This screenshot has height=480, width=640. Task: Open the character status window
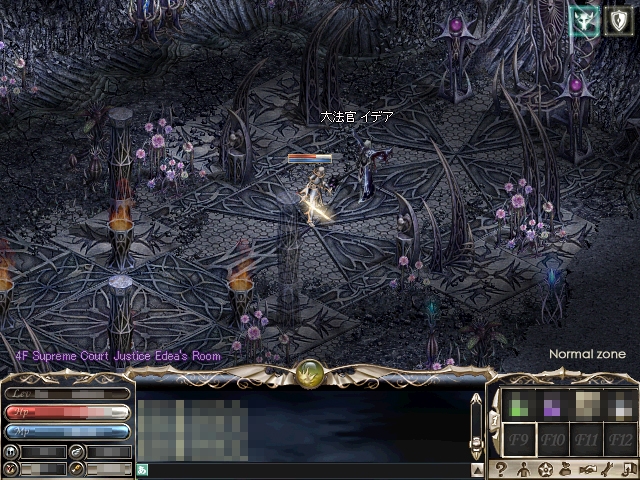(x=522, y=469)
